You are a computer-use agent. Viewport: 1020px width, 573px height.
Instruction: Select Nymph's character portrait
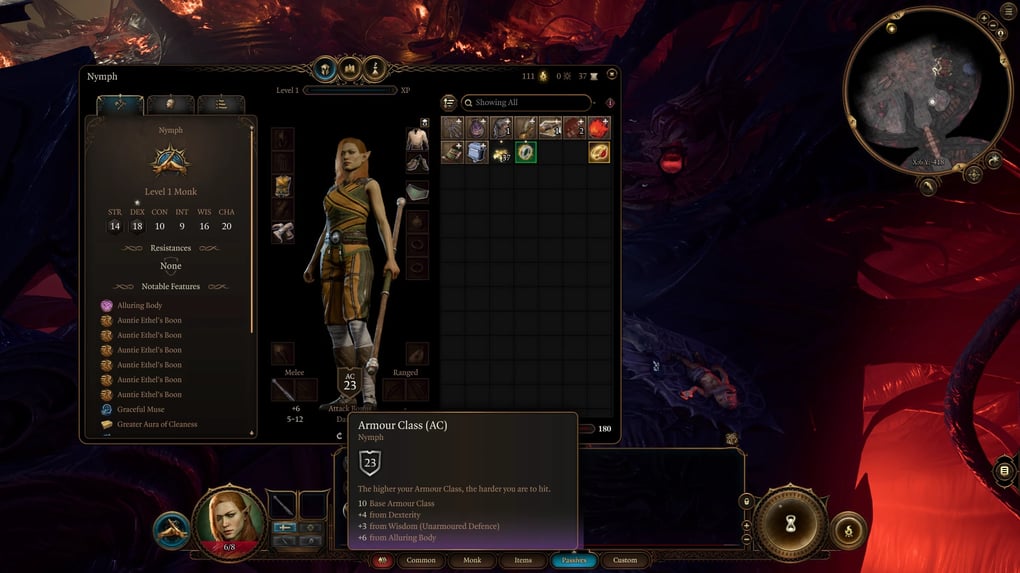[x=229, y=519]
